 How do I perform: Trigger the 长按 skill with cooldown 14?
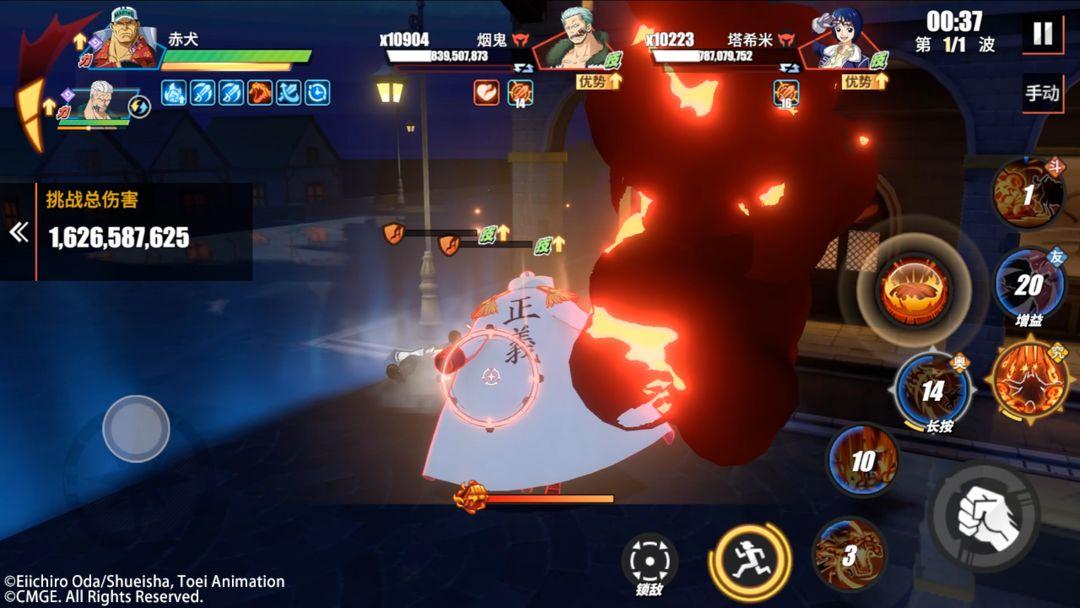pyautogui.click(x=931, y=390)
